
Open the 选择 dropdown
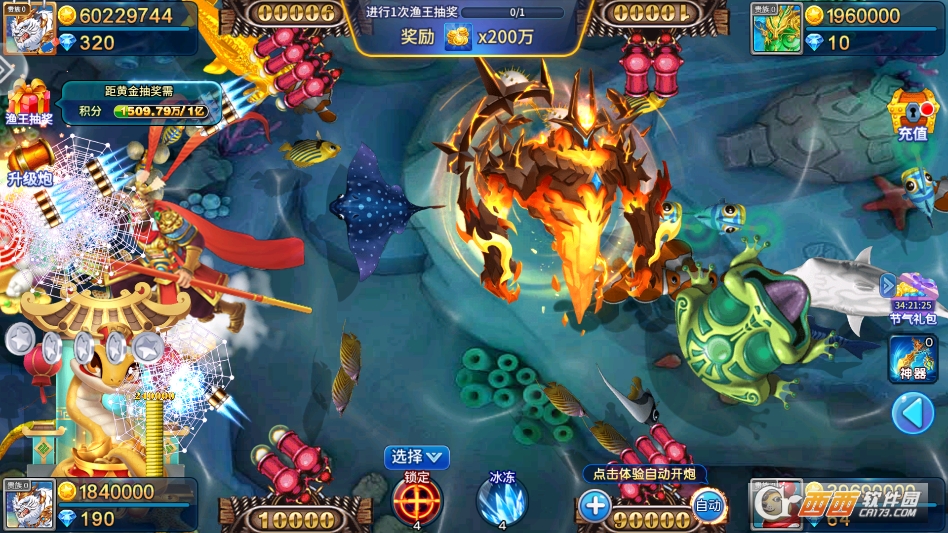click(x=416, y=457)
